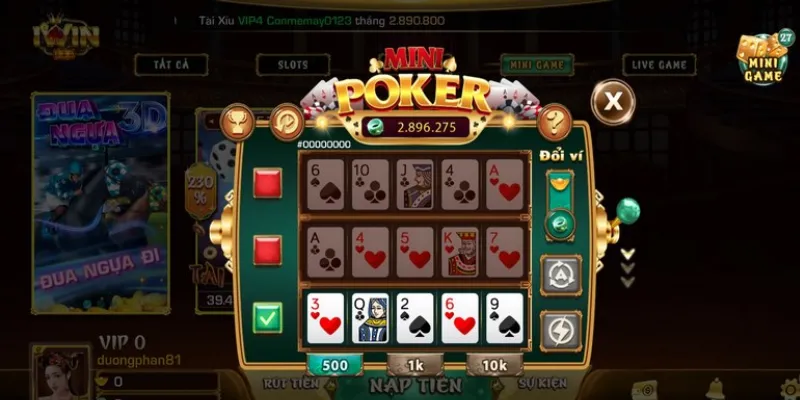Select the 500 bet amount
The height and width of the screenshot is (400, 800).
click(x=335, y=365)
